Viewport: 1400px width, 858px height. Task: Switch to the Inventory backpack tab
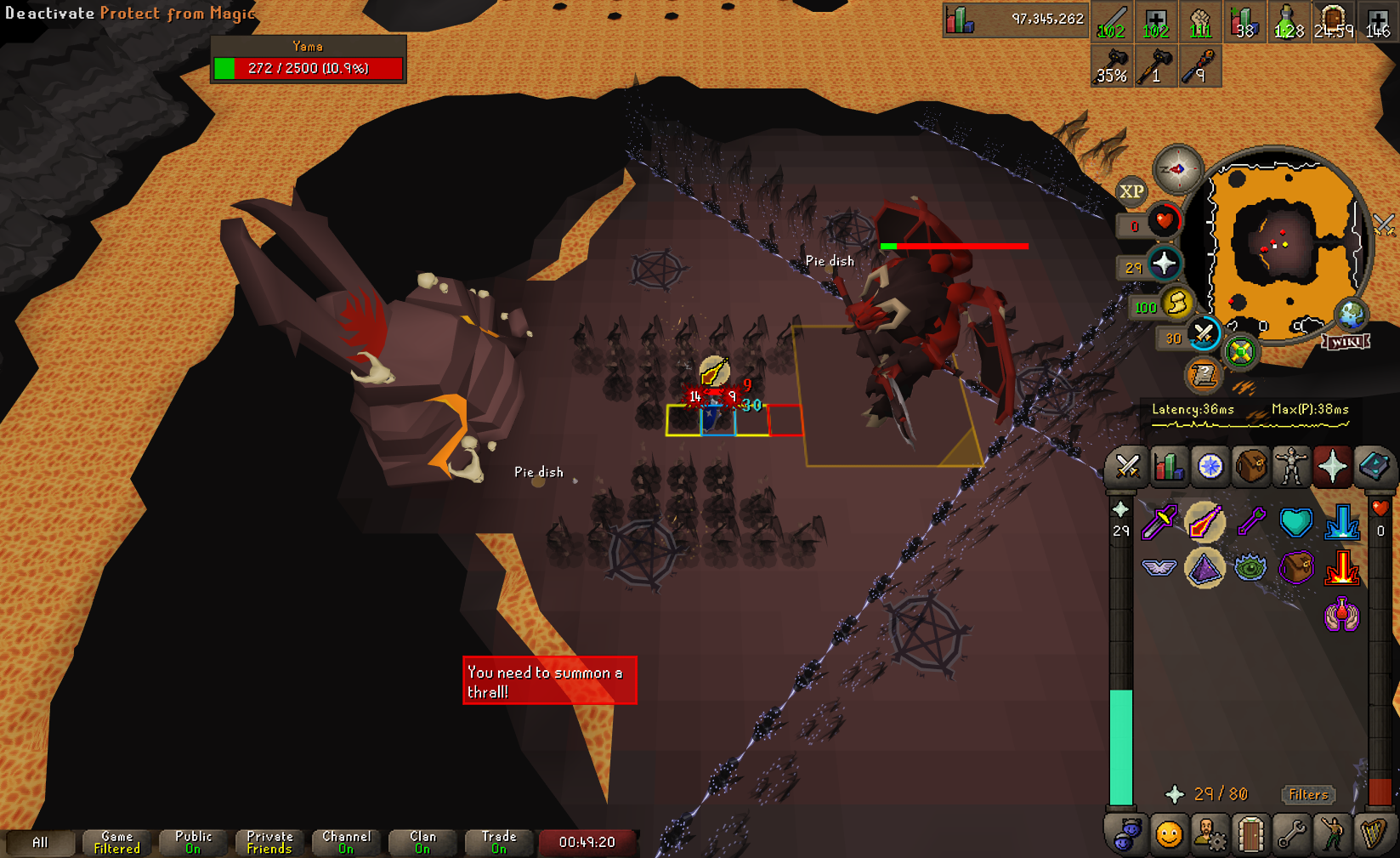click(x=1250, y=467)
